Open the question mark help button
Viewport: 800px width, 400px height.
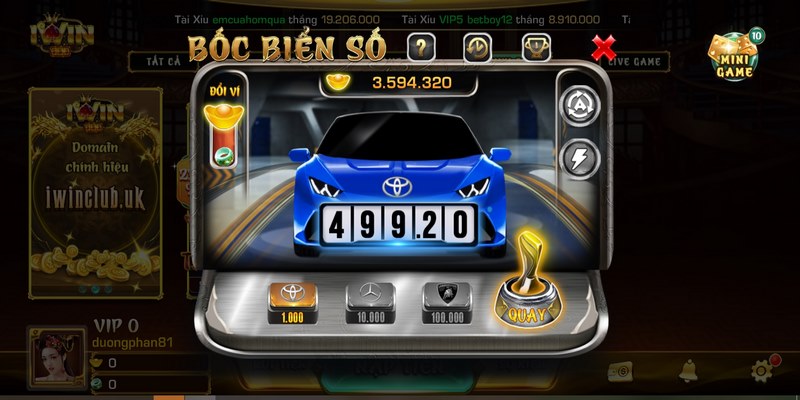coord(421,47)
